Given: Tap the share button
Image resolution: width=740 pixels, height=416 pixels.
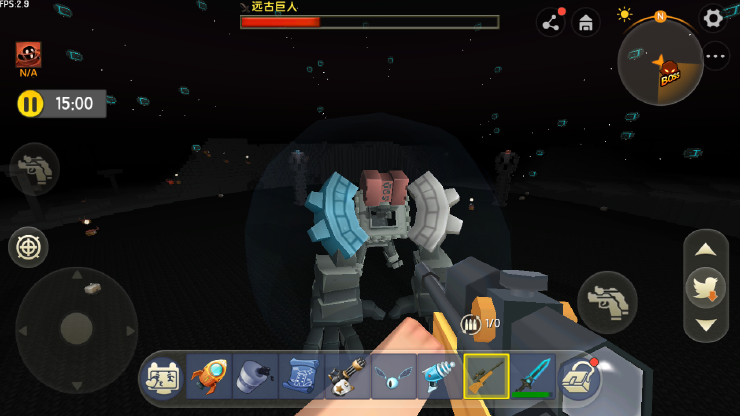Looking at the screenshot, I should coord(550,21).
